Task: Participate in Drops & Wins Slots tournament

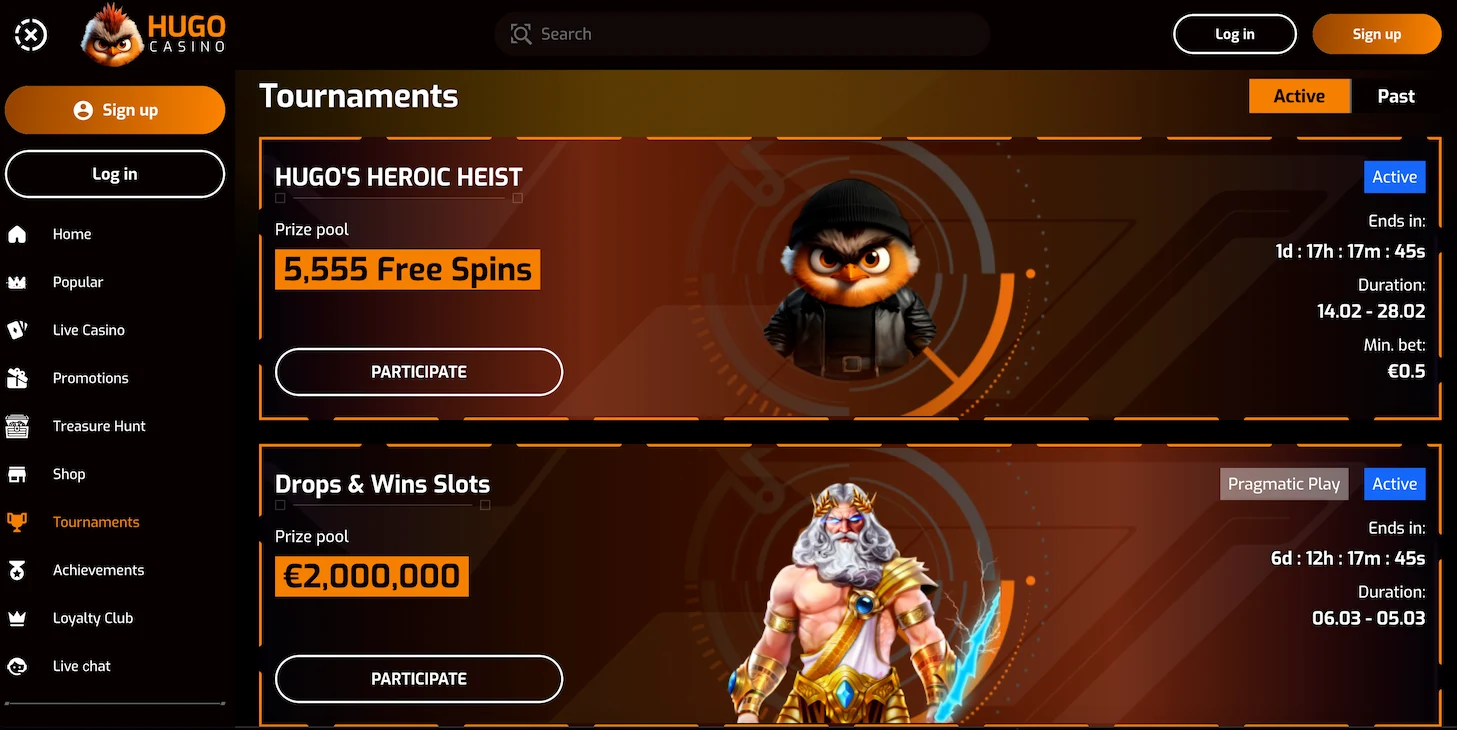Action: click(x=418, y=678)
